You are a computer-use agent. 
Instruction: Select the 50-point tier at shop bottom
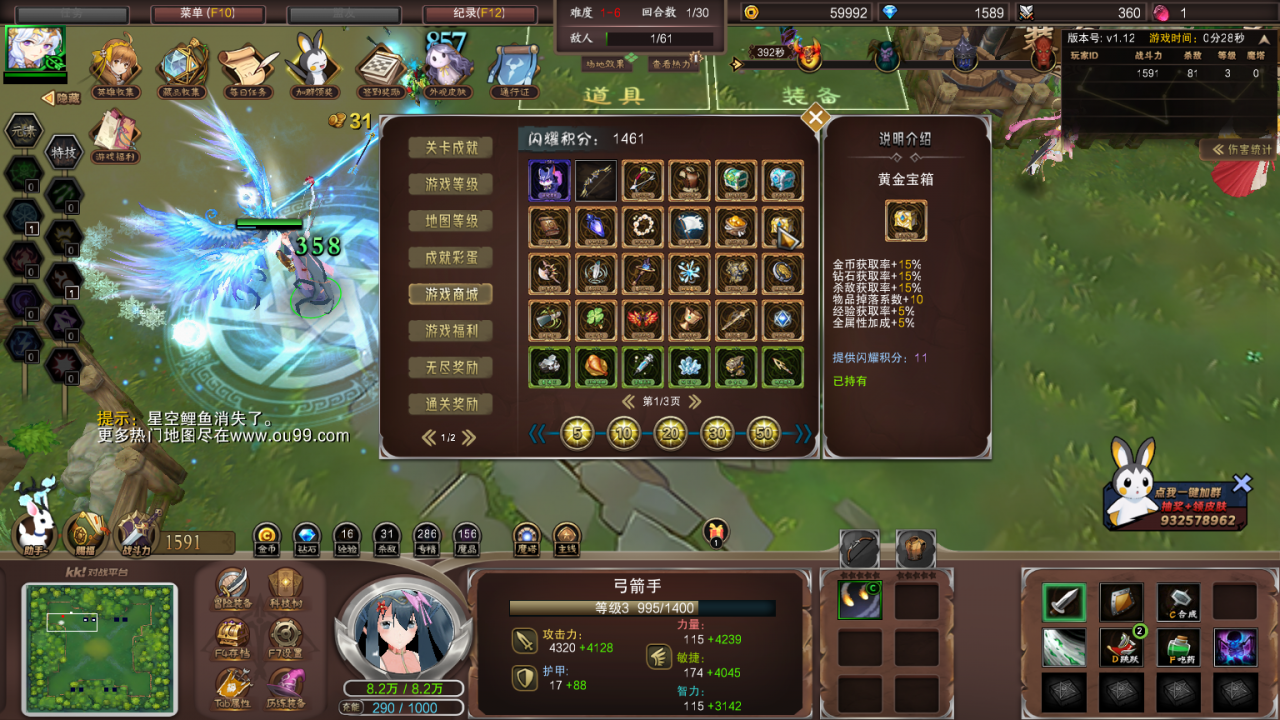click(x=762, y=432)
